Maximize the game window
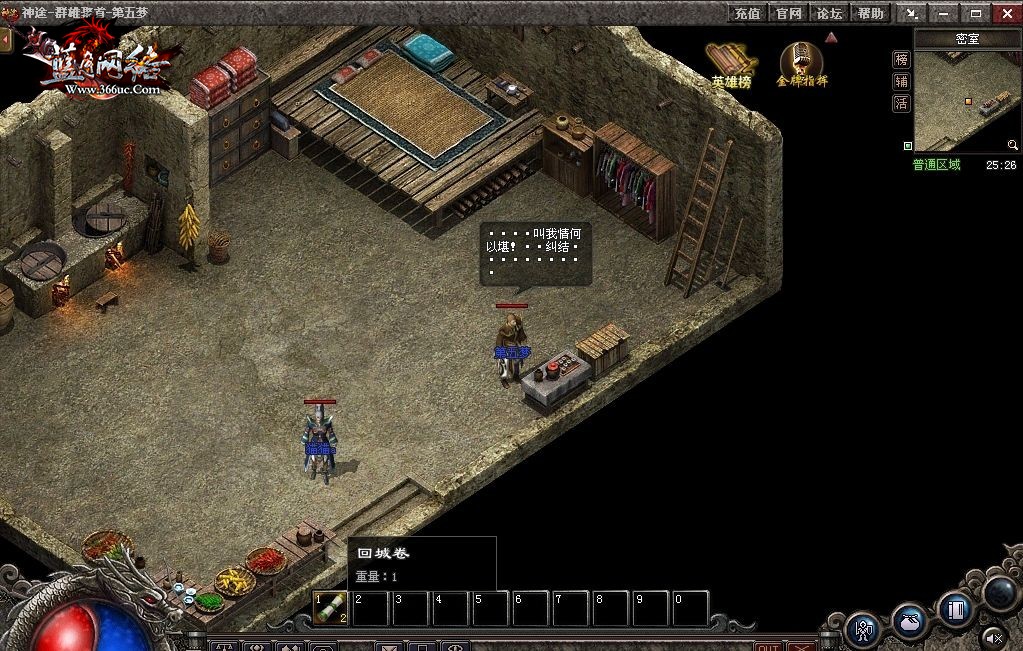 (x=975, y=13)
